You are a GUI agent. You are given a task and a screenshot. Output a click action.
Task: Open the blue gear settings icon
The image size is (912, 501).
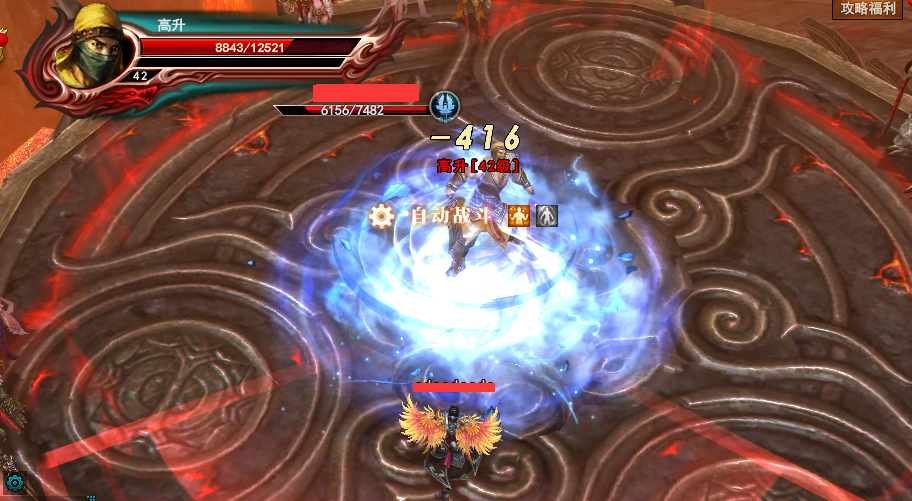pyautogui.click(x=15, y=485)
